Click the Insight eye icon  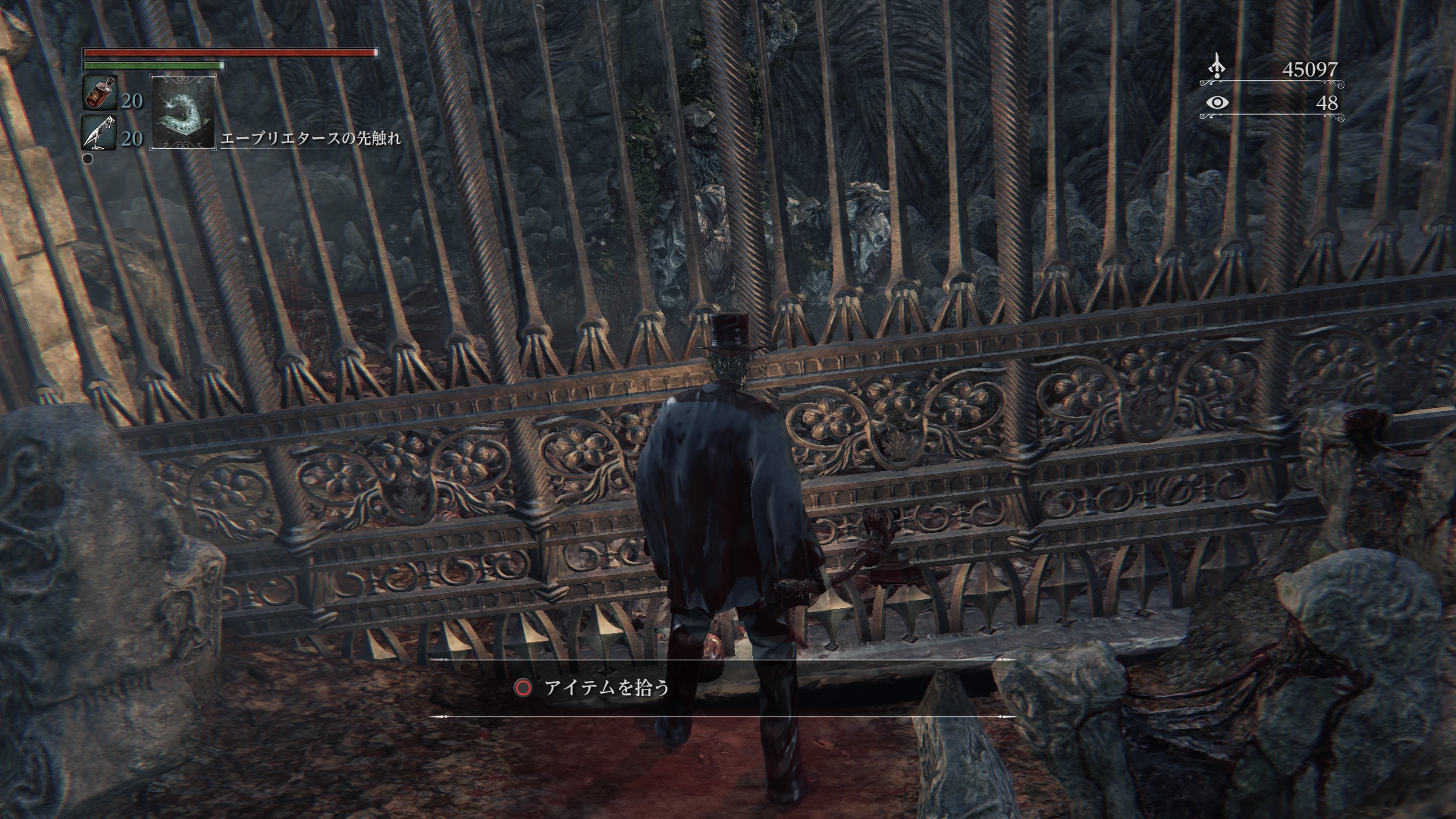coord(1217,103)
